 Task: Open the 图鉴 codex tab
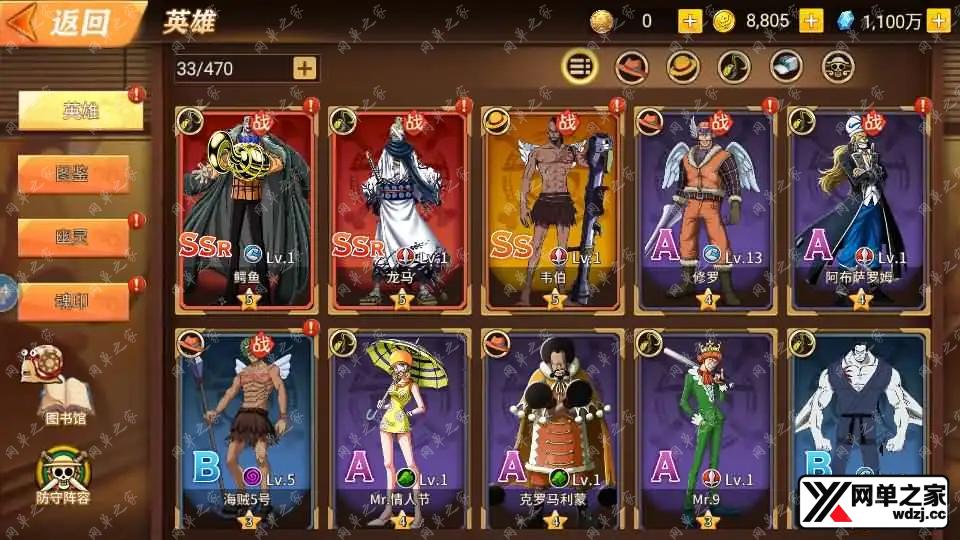tap(73, 174)
